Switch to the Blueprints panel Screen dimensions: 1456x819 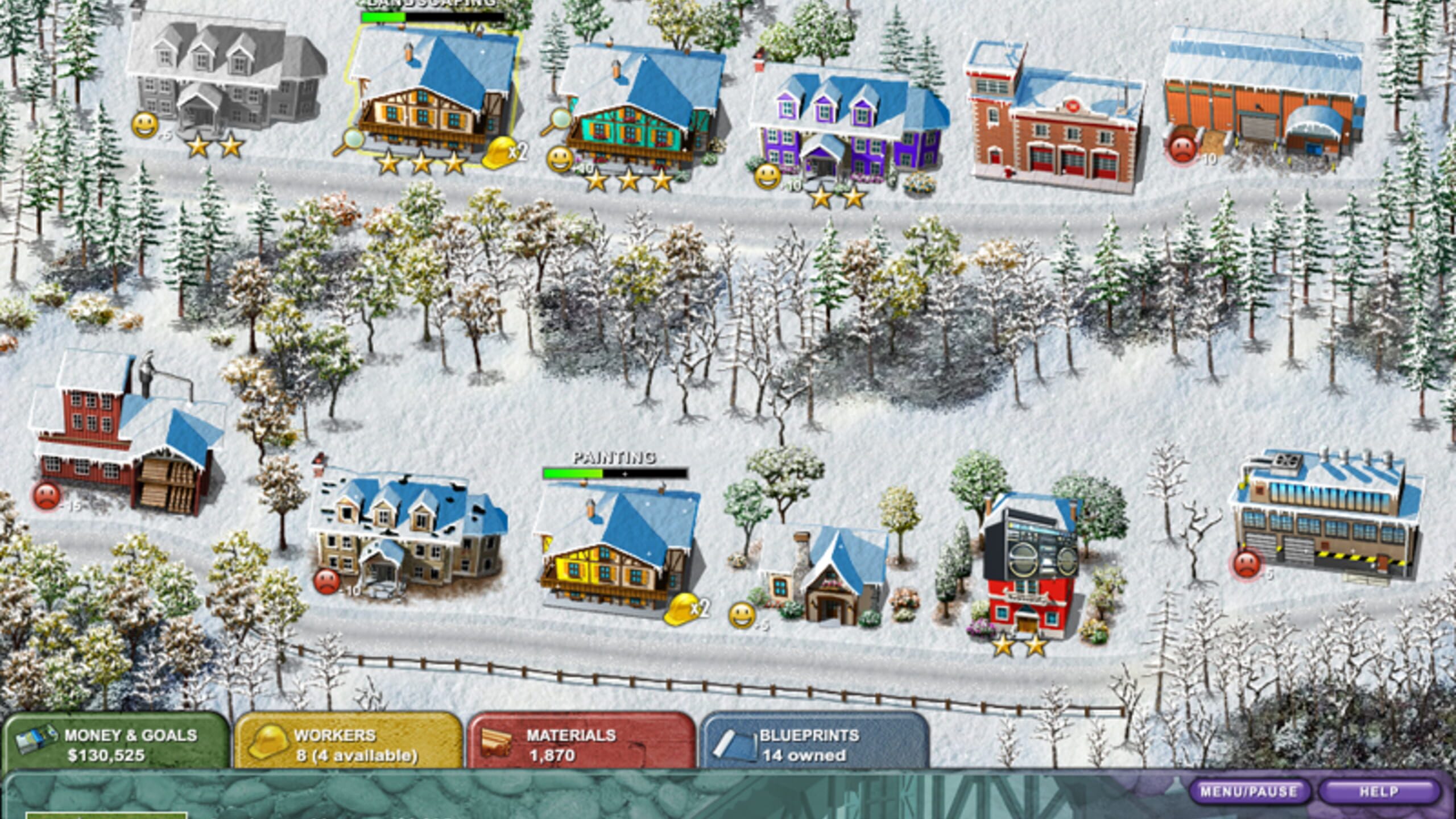pyautogui.click(x=813, y=744)
